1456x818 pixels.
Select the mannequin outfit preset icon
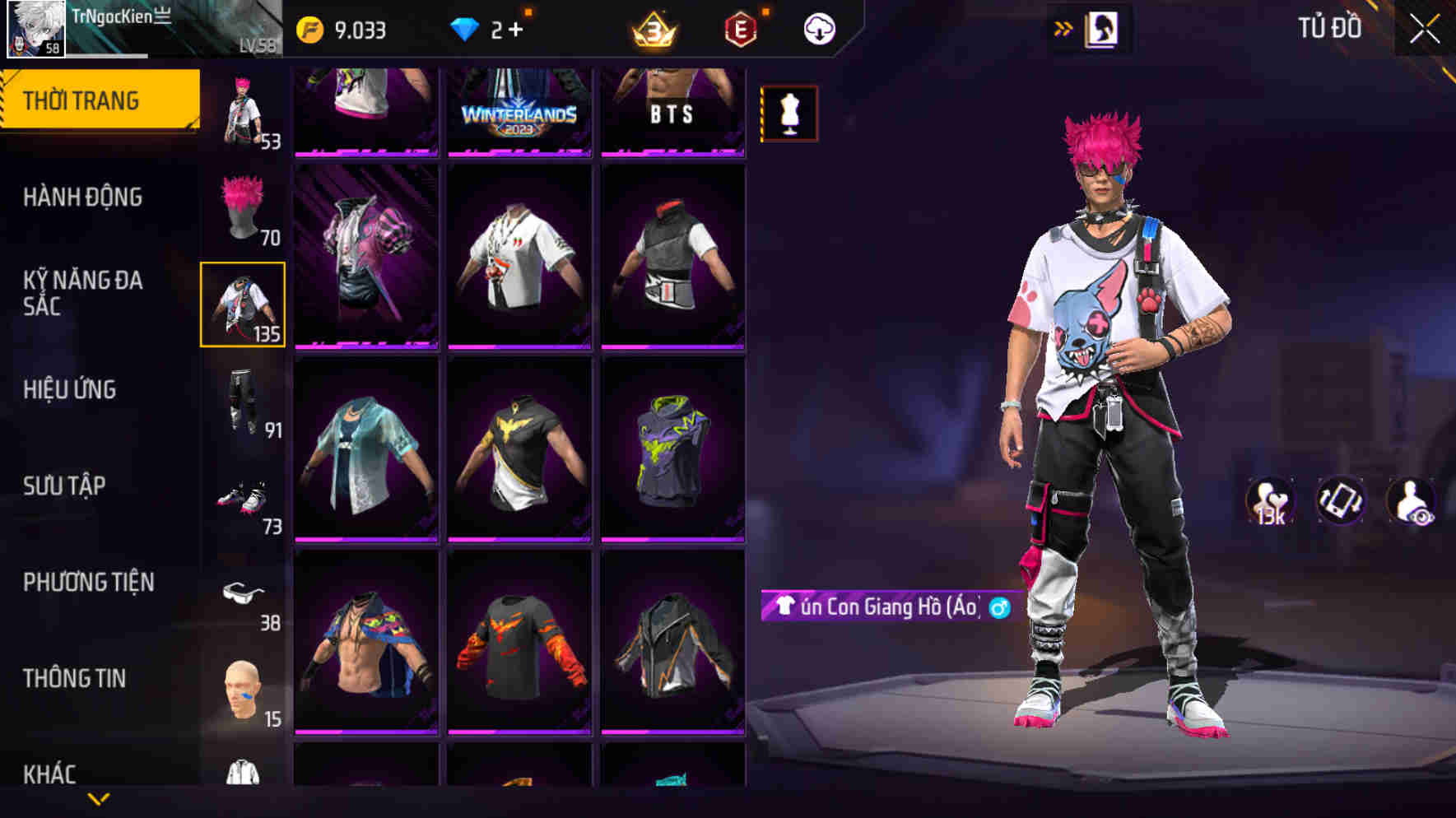(x=788, y=115)
